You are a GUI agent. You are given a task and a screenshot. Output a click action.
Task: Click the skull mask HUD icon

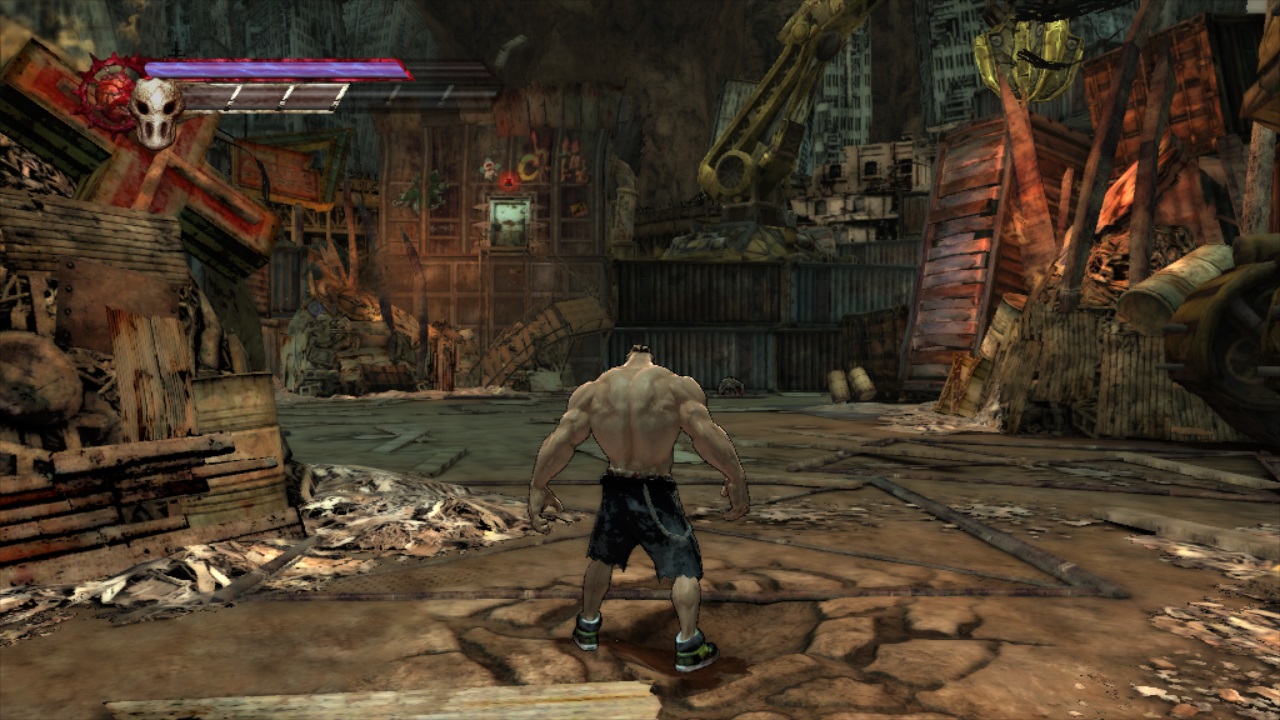coord(157,110)
